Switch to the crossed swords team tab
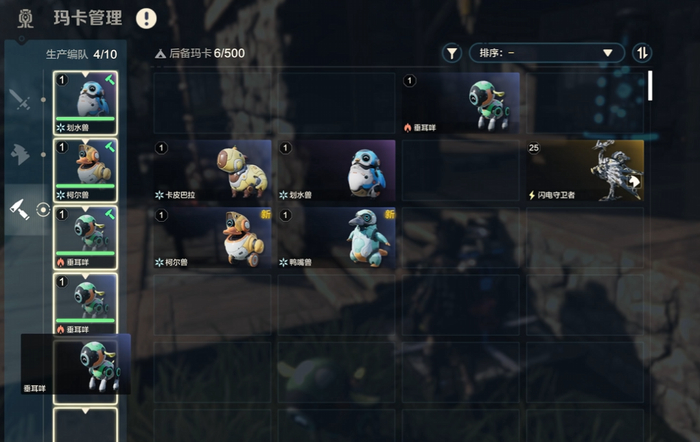Screen dimensions: 700x442 (20, 99)
